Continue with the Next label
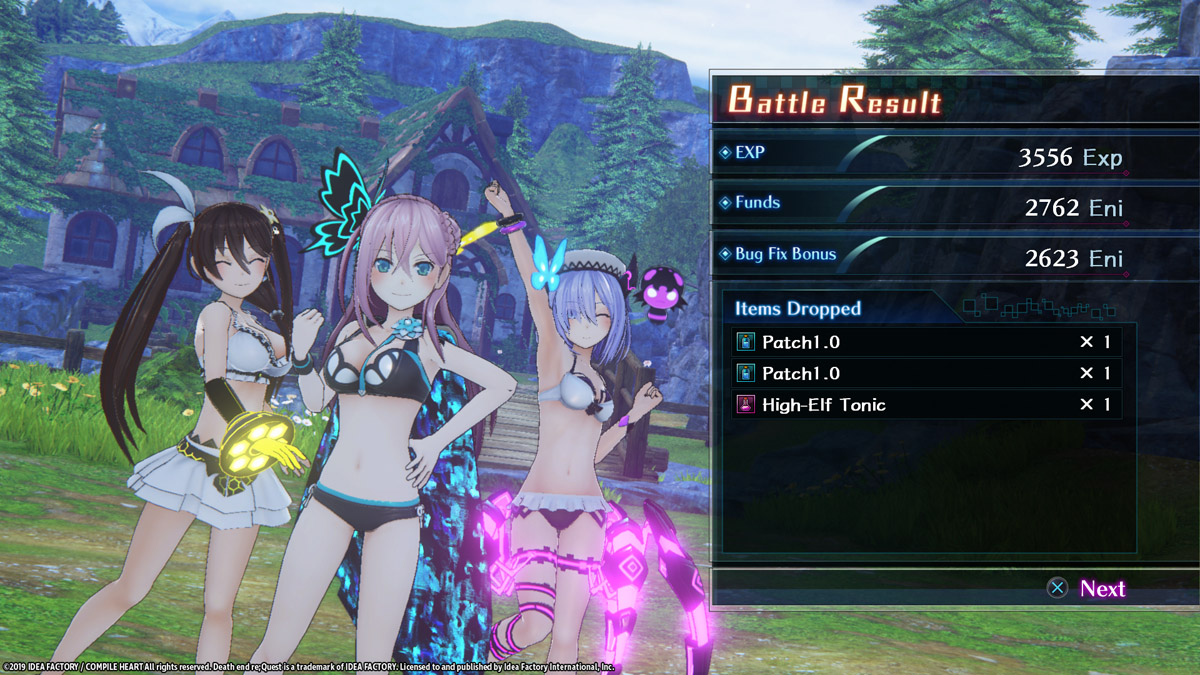This screenshot has width=1200, height=675. tap(1102, 589)
